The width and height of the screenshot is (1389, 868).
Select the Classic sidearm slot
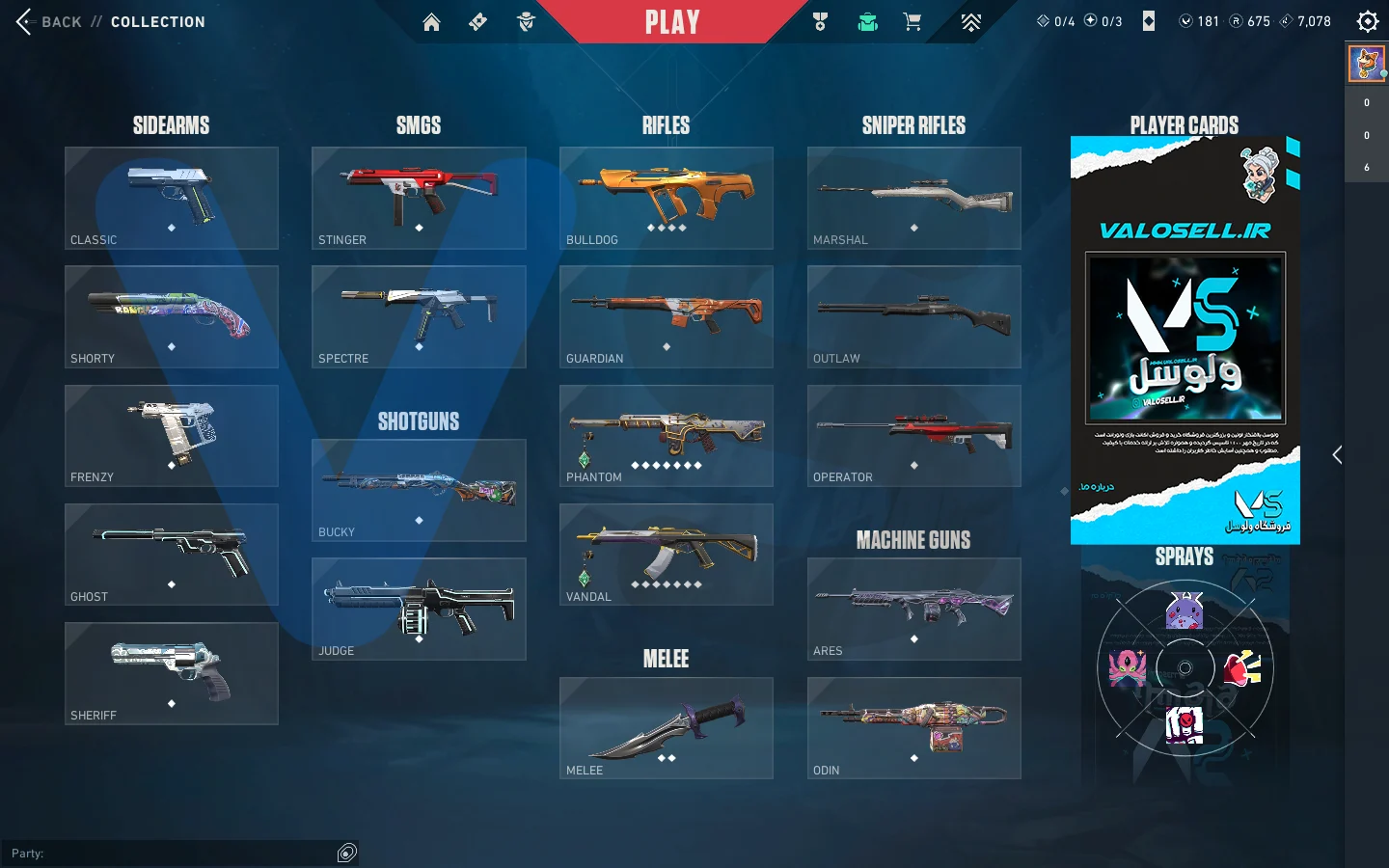tap(172, 198)
